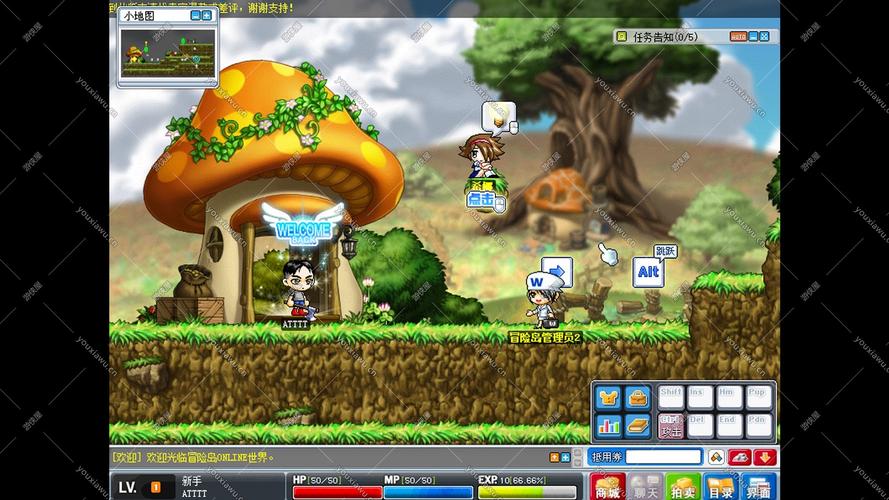Open the 商城 cash shop
This screenshot has width=889, height=500.
coord(607,487)
